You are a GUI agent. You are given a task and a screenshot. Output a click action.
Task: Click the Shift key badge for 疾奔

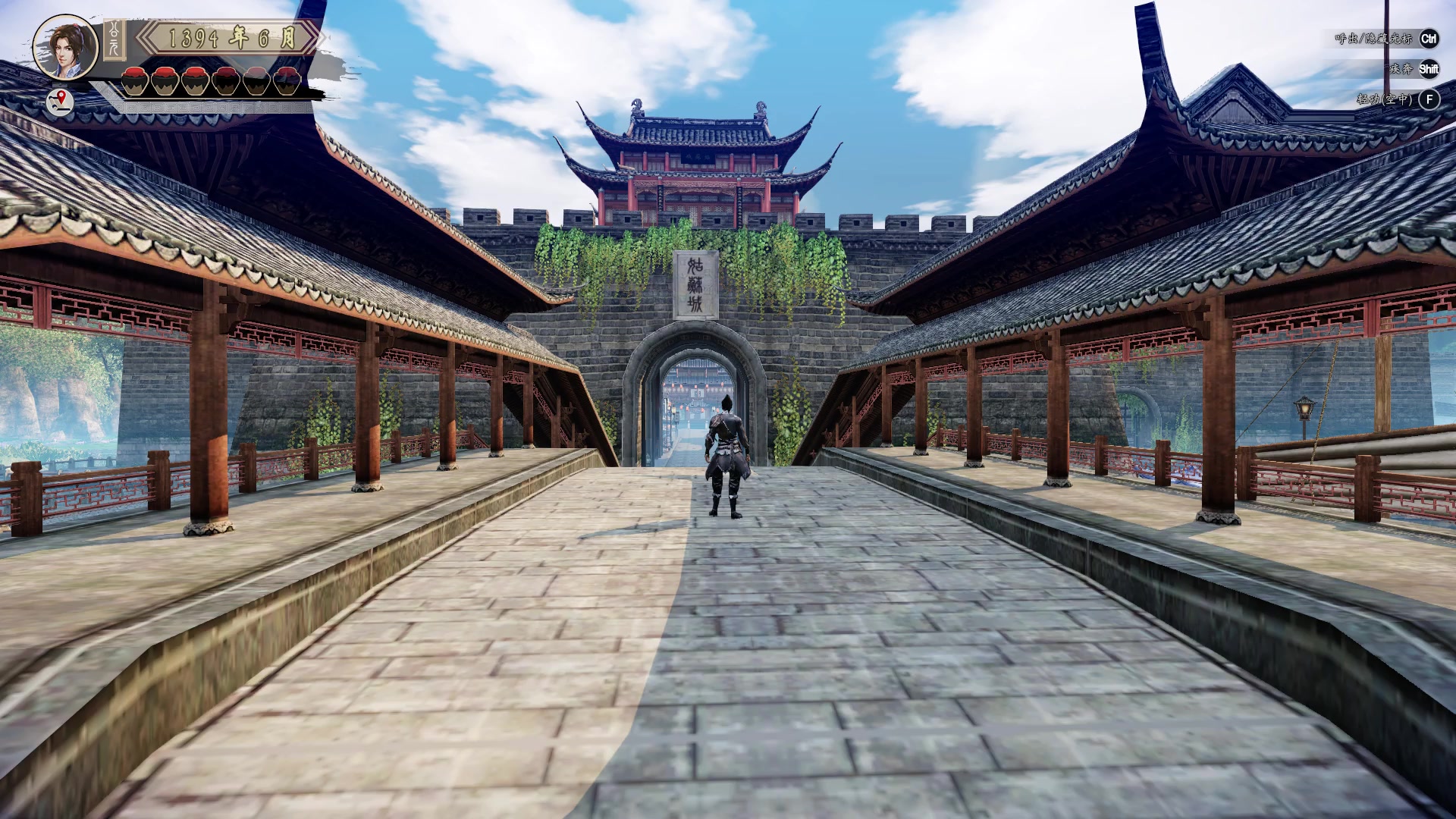point(1429,70)
